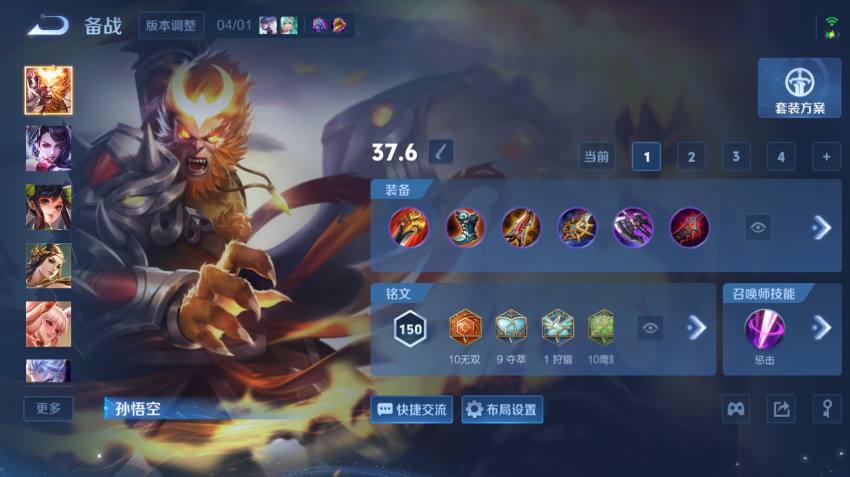Screen dimensions: 850x477
Task: Toggle equipment visibility eye icon
Action: [x=759, y=228]
